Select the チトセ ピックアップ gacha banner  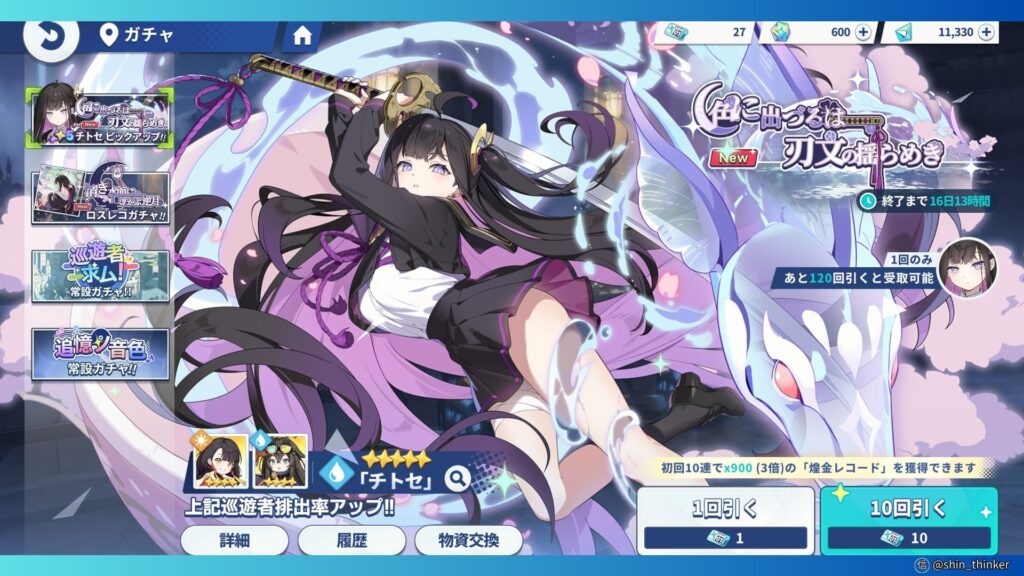click(x=100, y=114)
